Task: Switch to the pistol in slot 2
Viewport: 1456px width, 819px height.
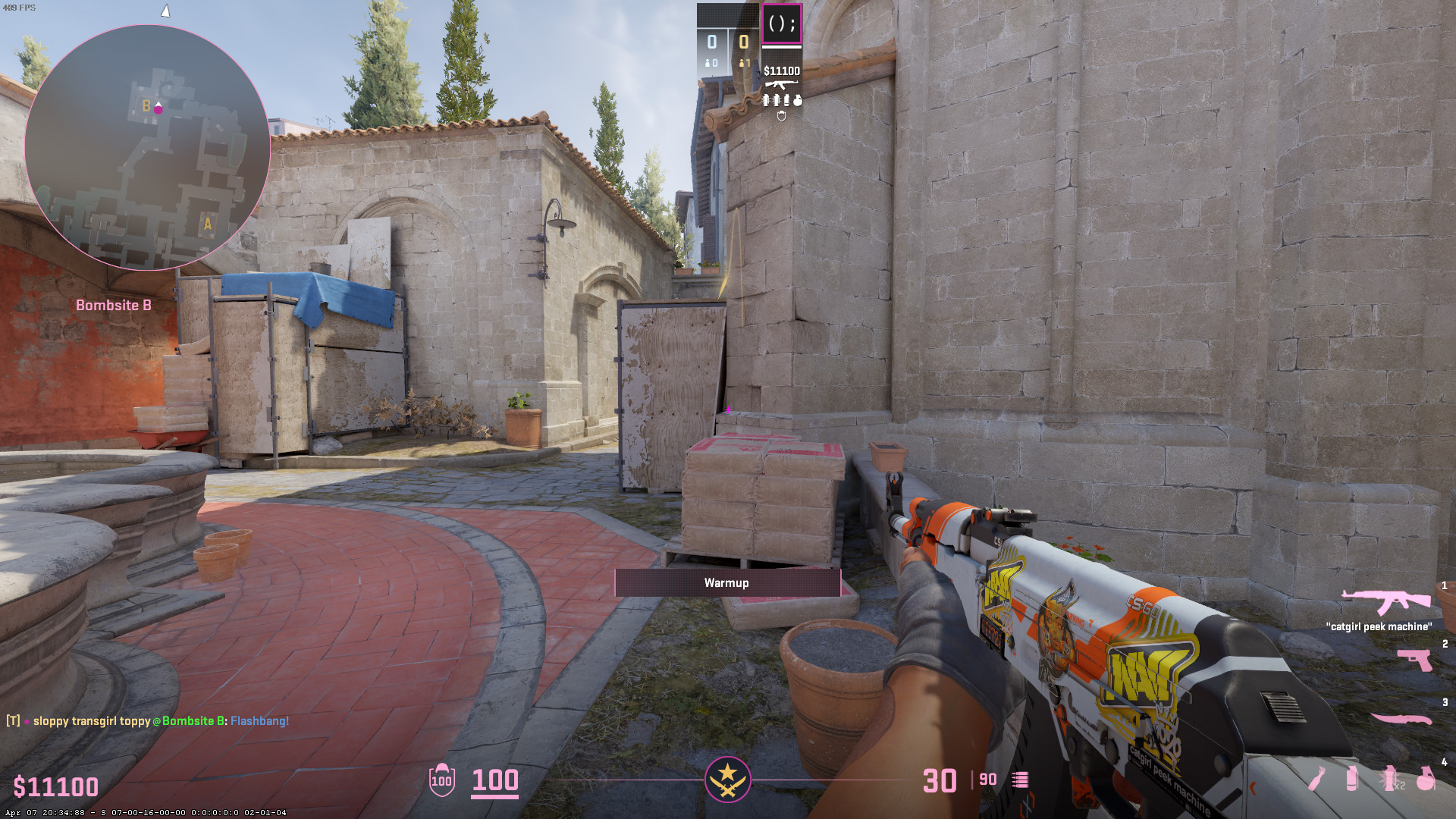Action: pos(1415,660)
